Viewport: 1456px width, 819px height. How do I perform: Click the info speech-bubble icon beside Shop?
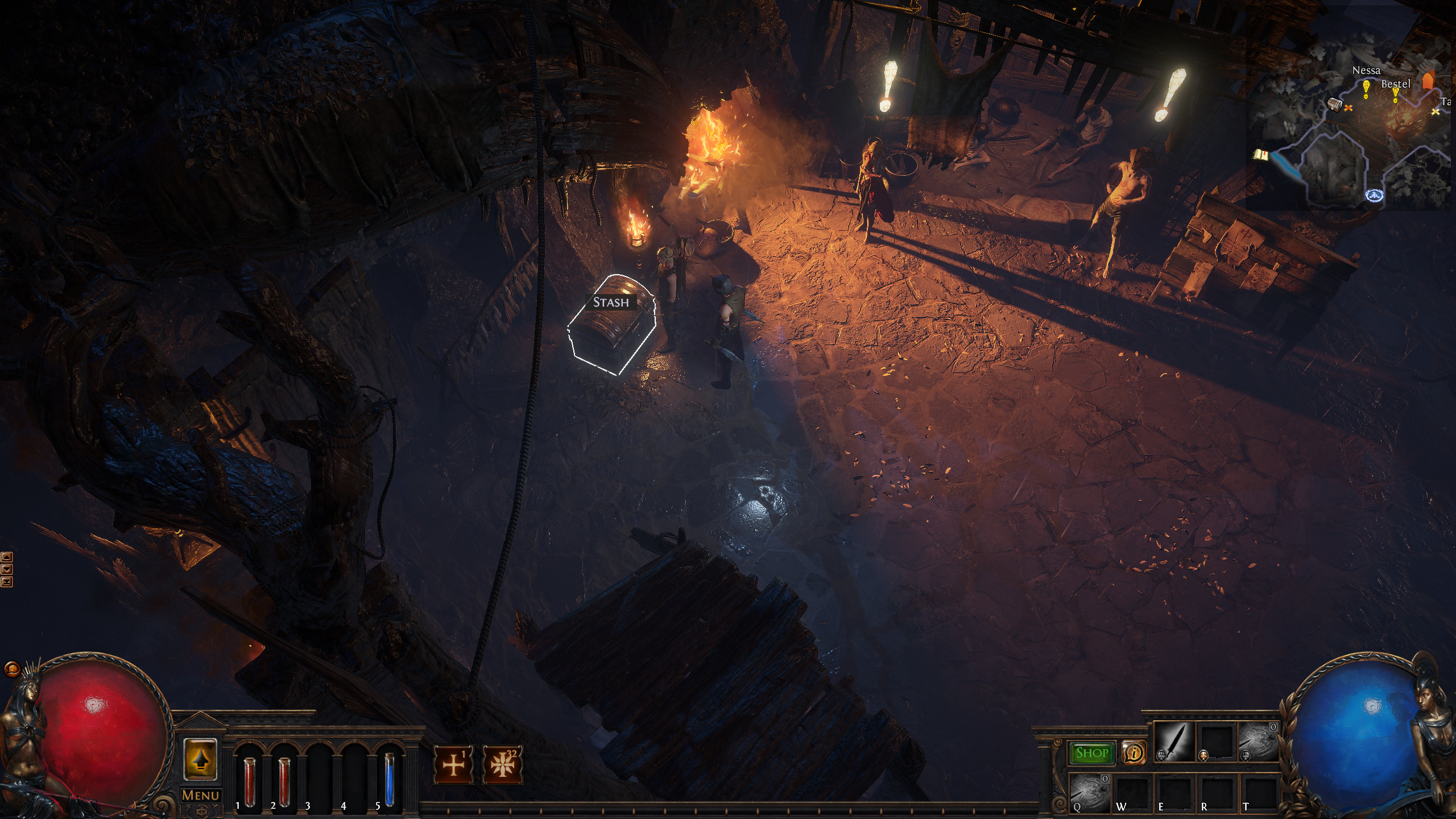point(1134,754)
